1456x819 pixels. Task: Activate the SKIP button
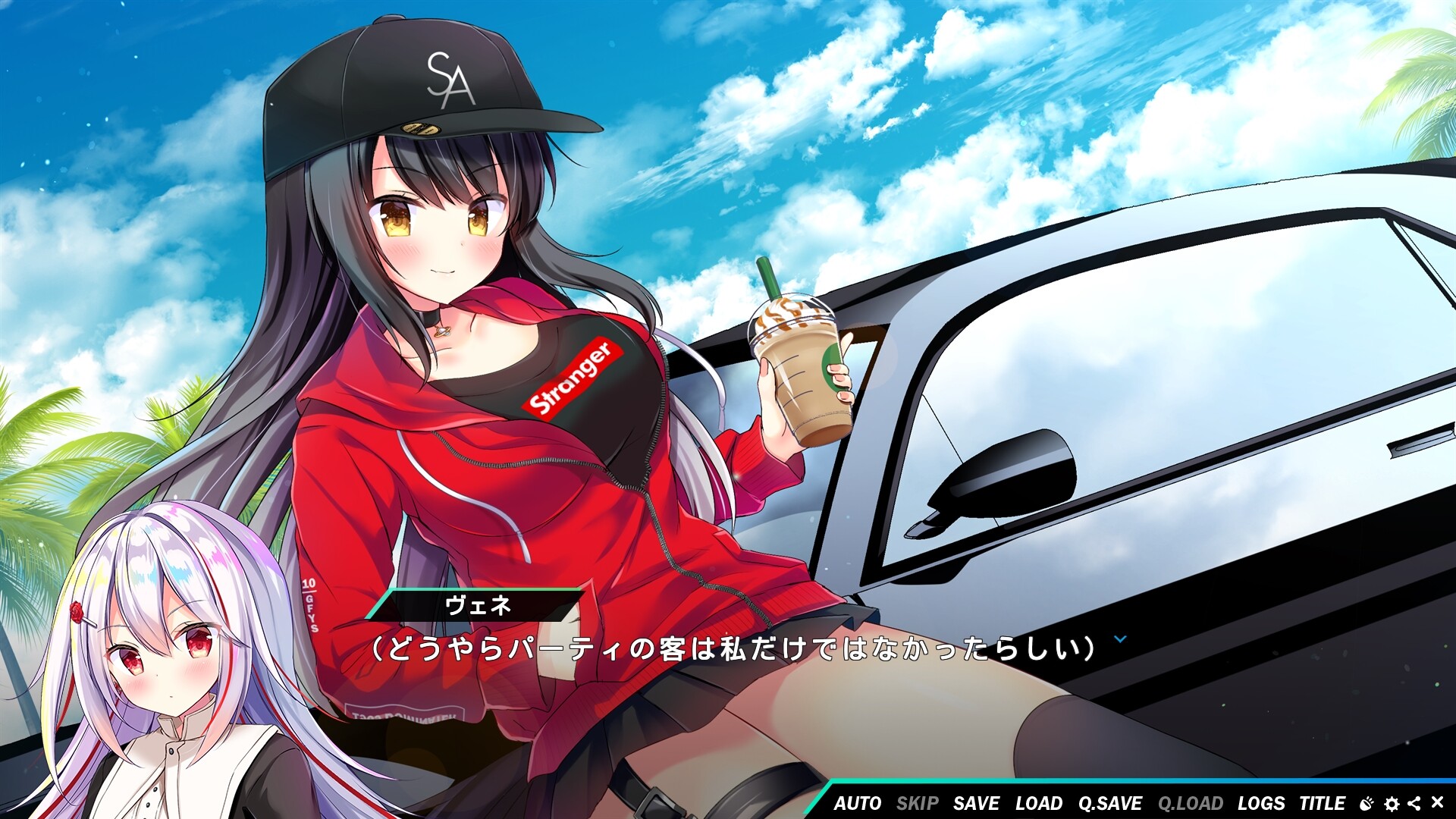pyautogui.click(x=917, y=803)
